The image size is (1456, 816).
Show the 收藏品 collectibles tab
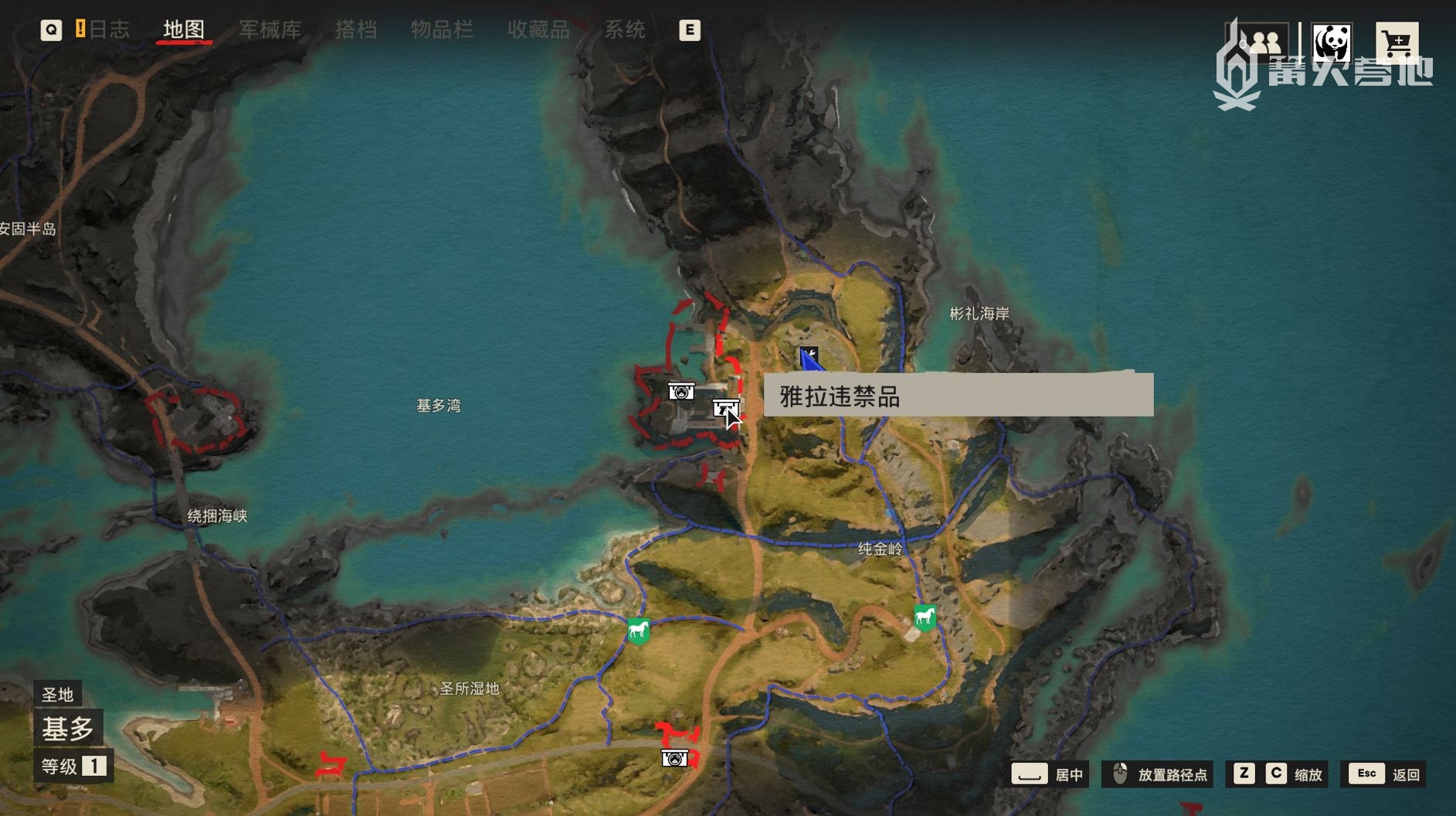(538, 29)
